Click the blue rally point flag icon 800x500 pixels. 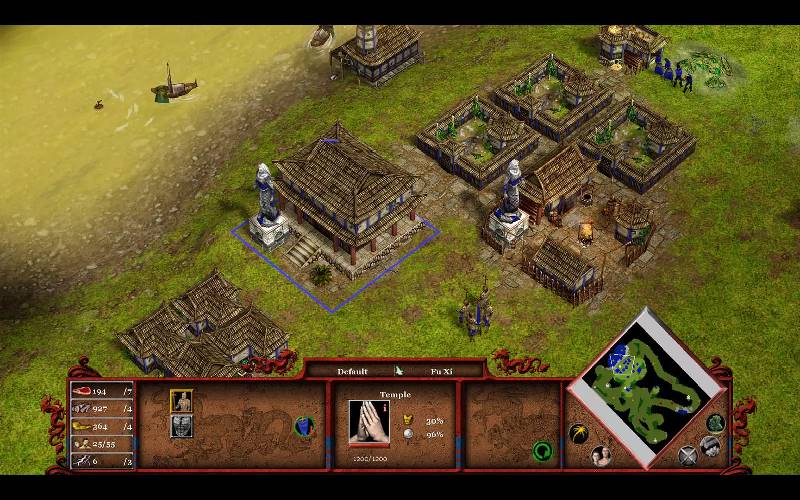[300, 425]
